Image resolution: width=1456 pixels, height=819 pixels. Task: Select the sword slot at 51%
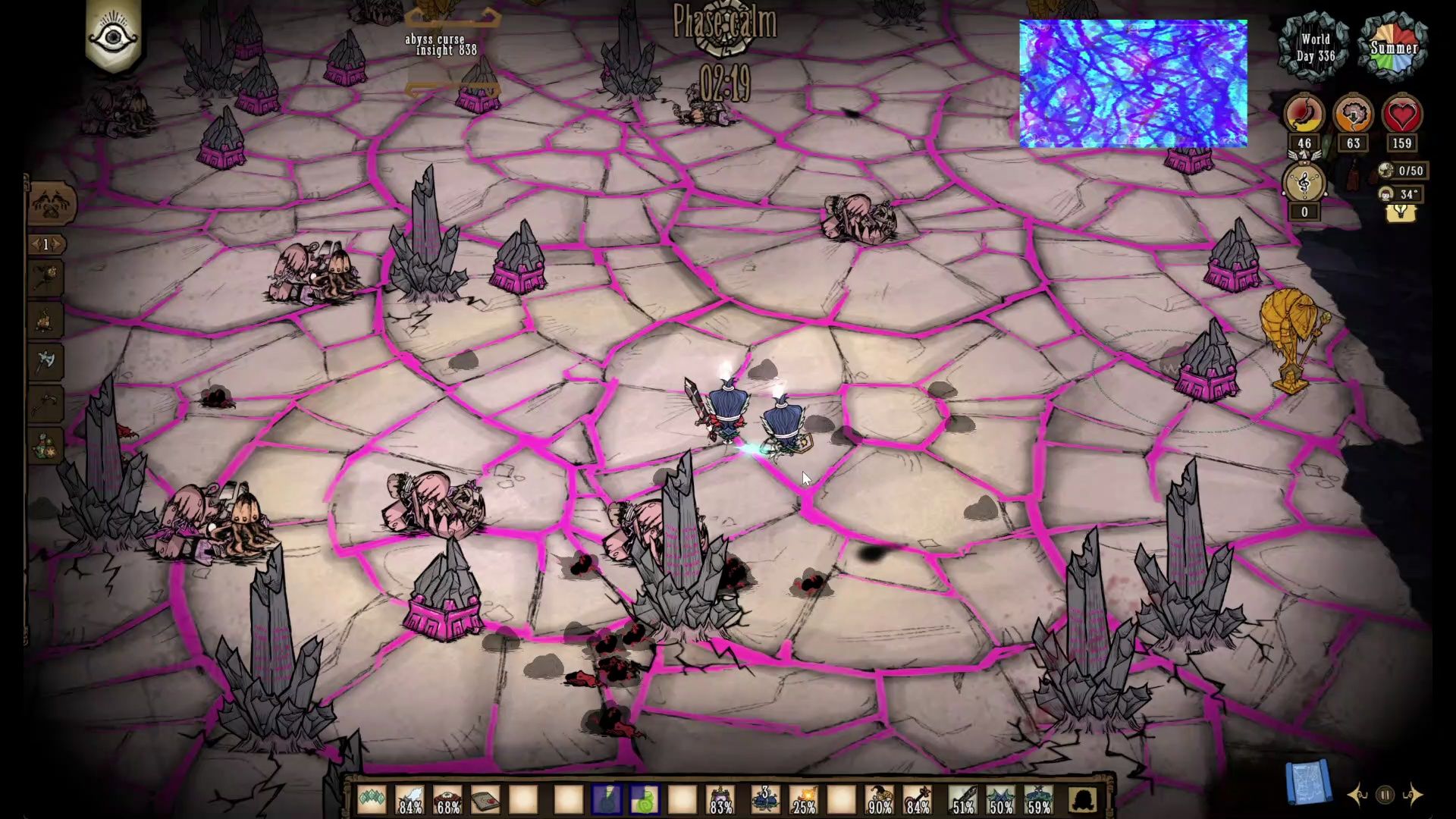[963, 799]
